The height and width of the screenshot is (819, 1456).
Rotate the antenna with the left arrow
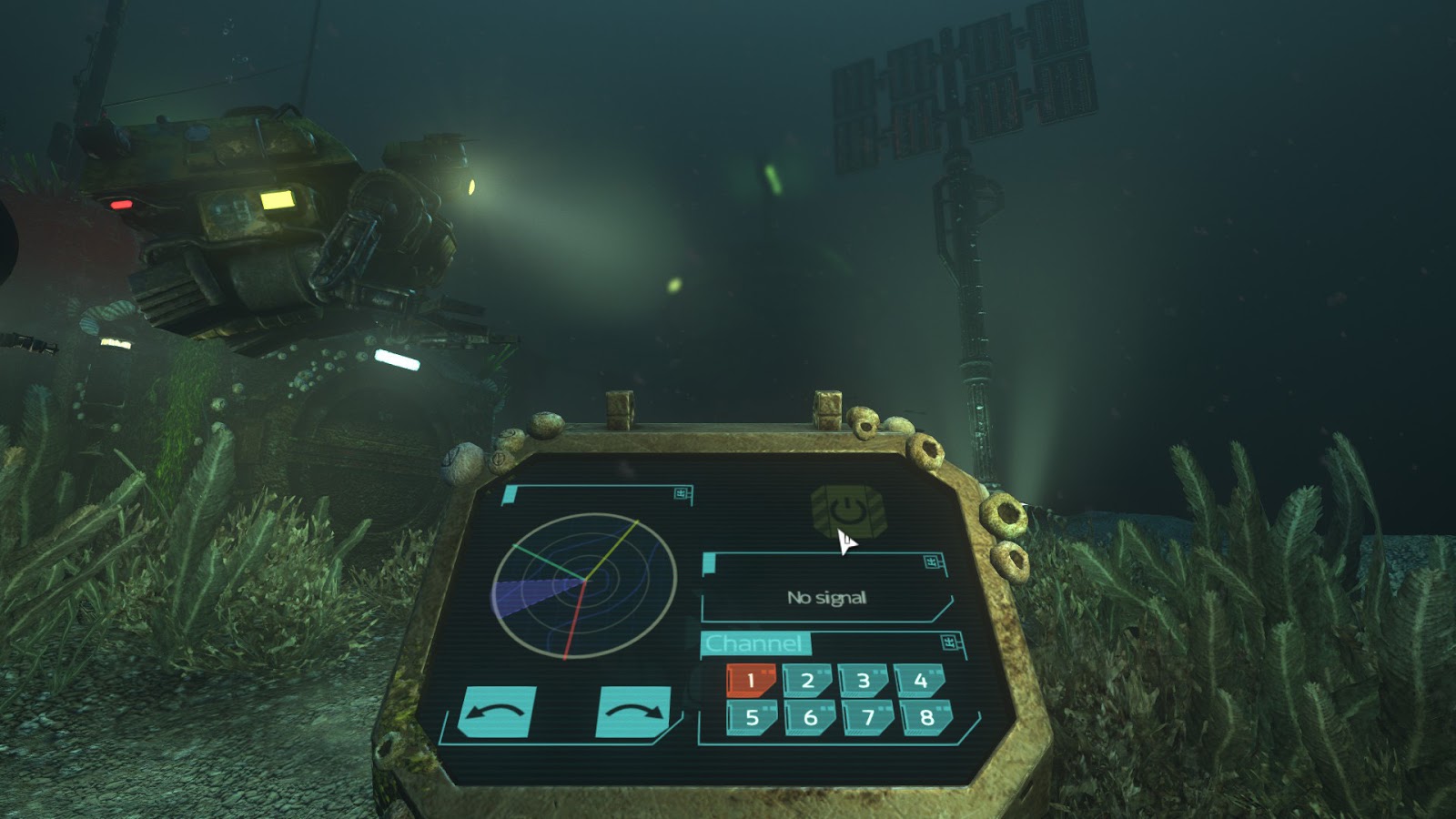coord(497,712)
